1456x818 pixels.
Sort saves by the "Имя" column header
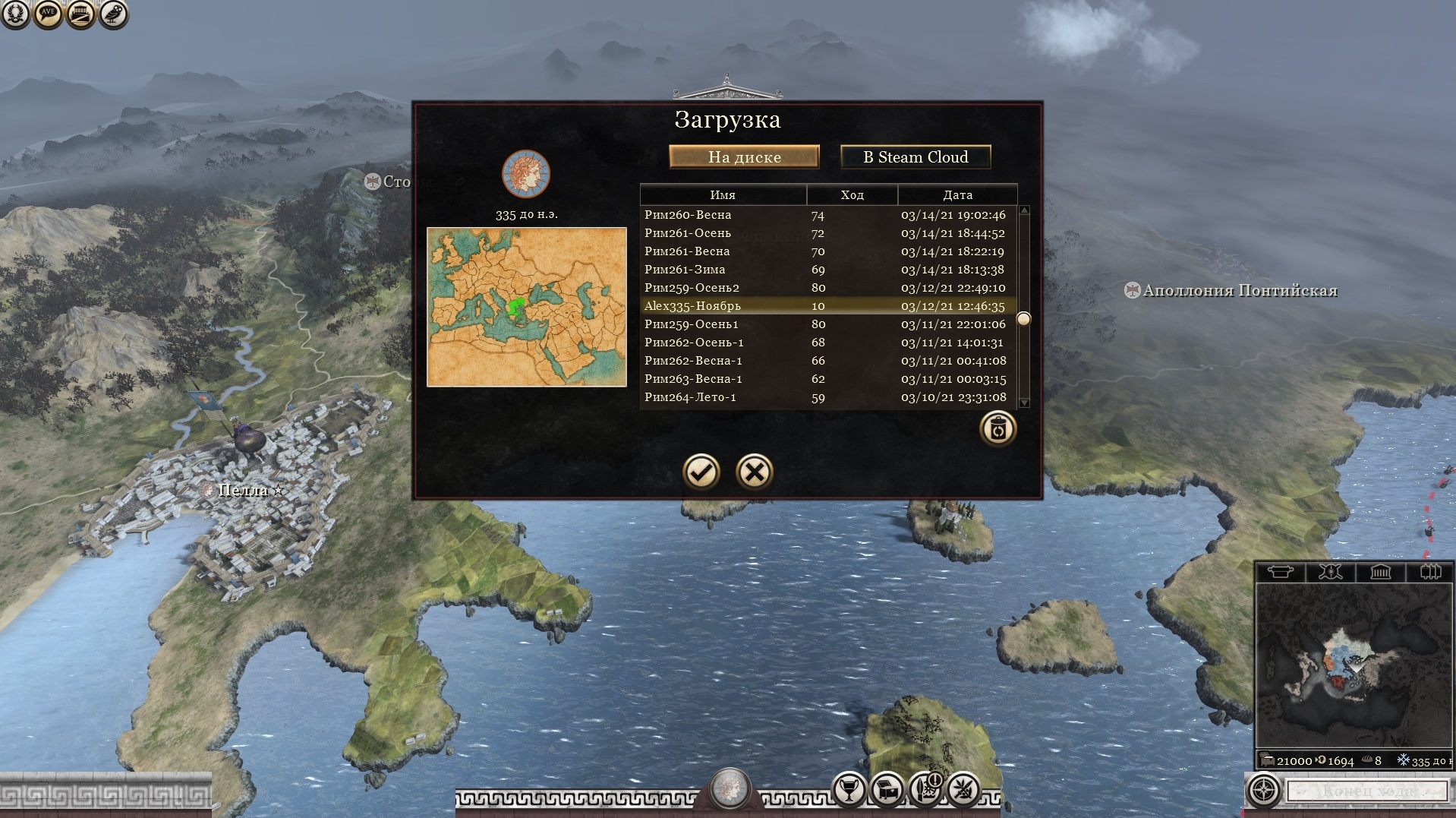click(x=723, y=195)
